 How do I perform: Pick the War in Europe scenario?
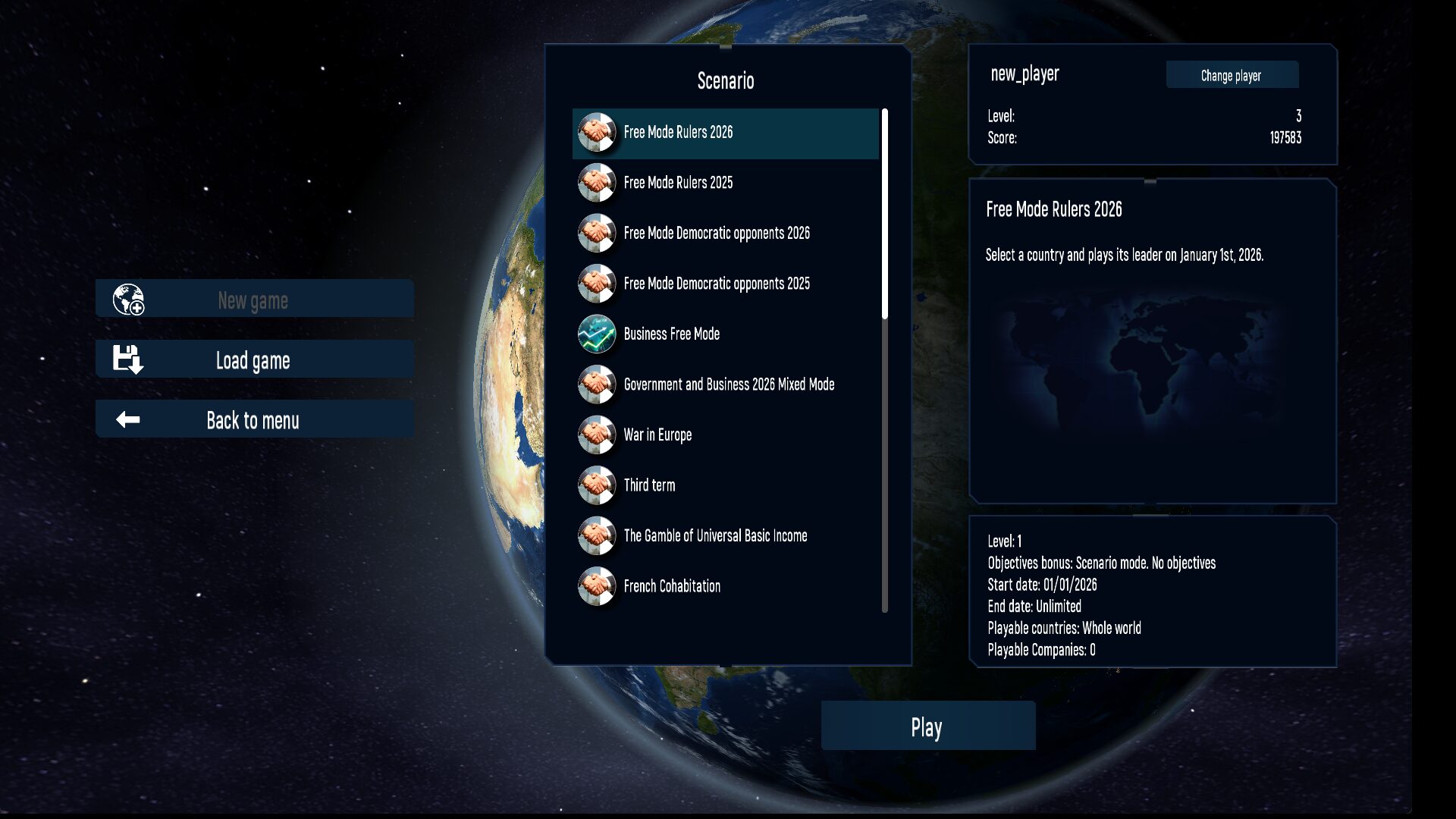pos(657,435)
